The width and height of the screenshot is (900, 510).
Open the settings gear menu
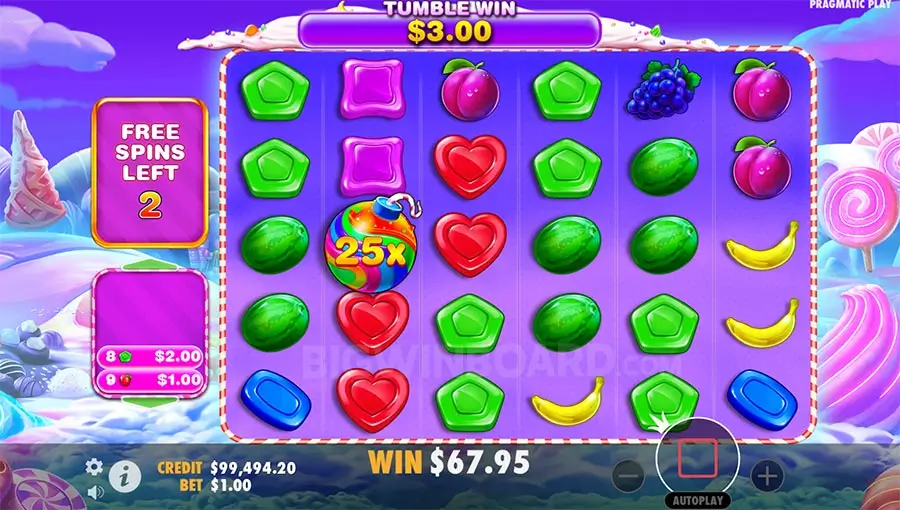click(95, 466)
